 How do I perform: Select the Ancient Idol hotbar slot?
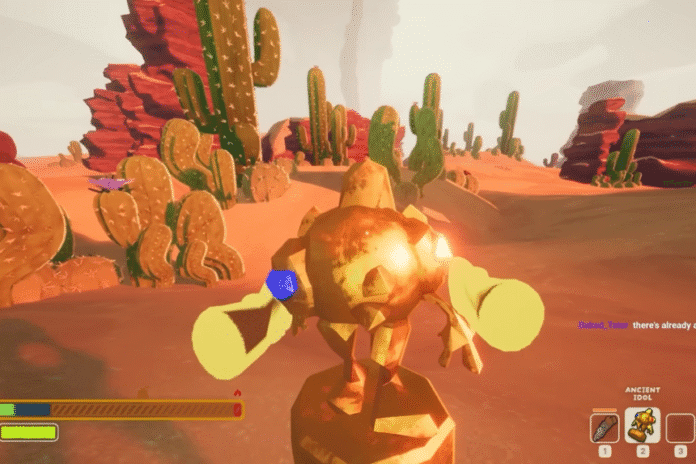[x=641, y=427]
